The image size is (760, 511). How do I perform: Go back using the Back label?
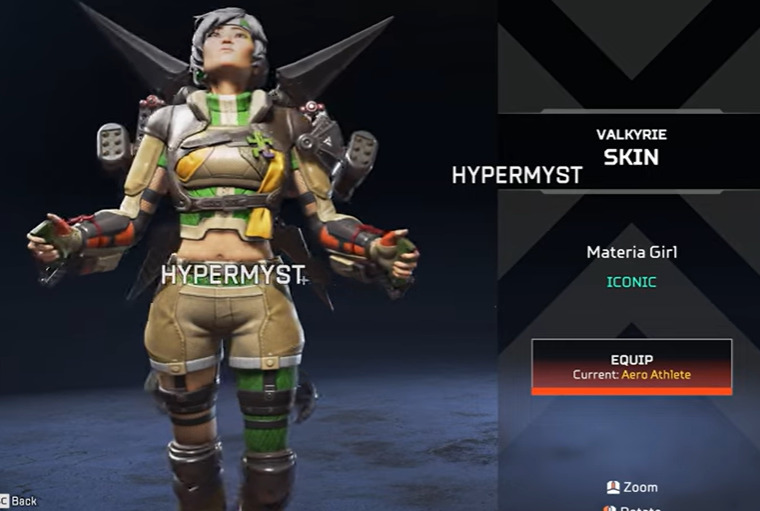pos(24,500)
